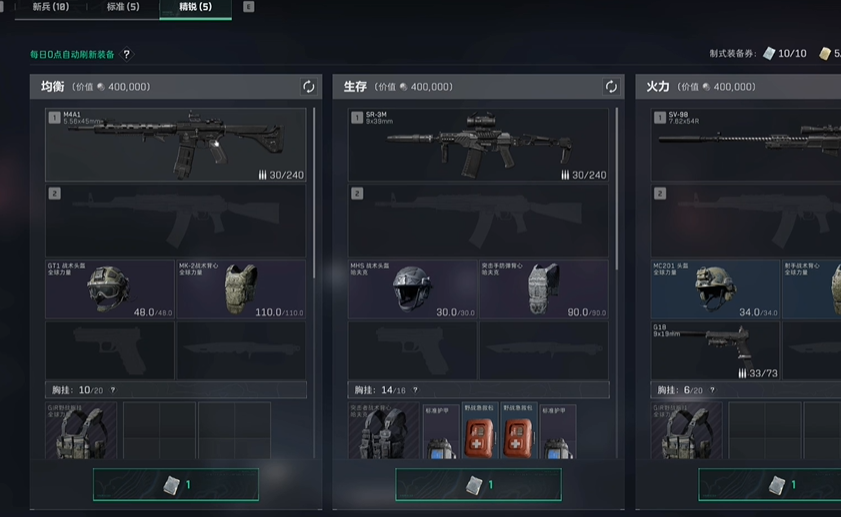
Task: Redeem the 均衡 loadout with one voucher
Action: (176, 485)
